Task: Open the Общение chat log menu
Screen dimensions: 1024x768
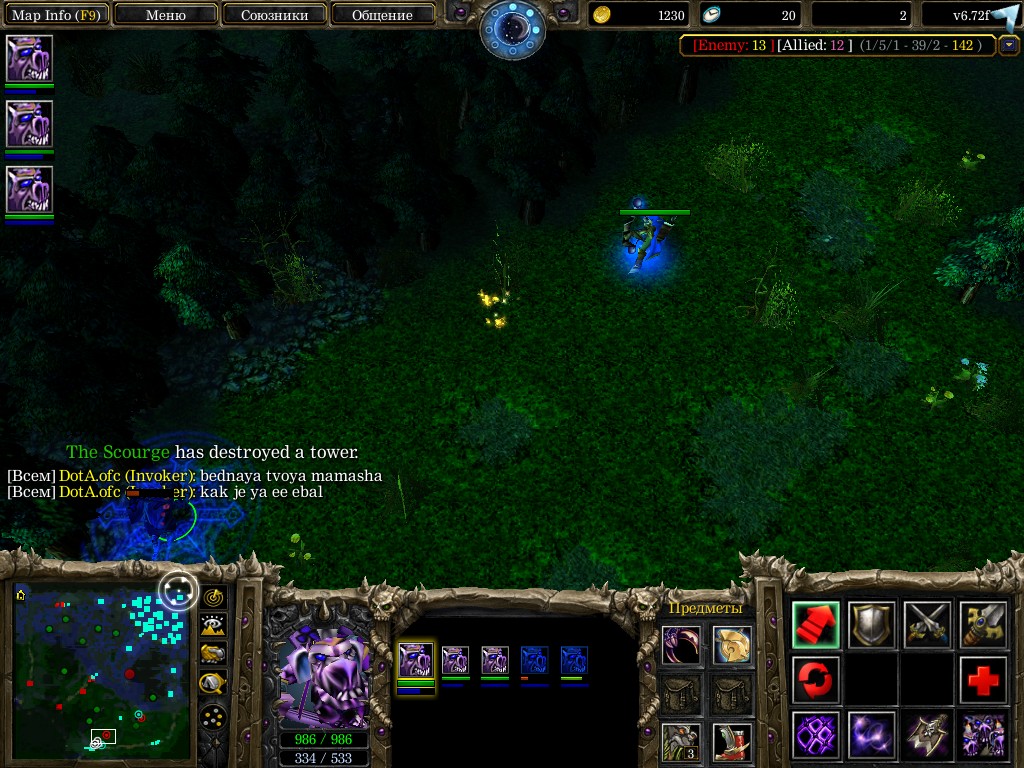Action: coord(382,15)
